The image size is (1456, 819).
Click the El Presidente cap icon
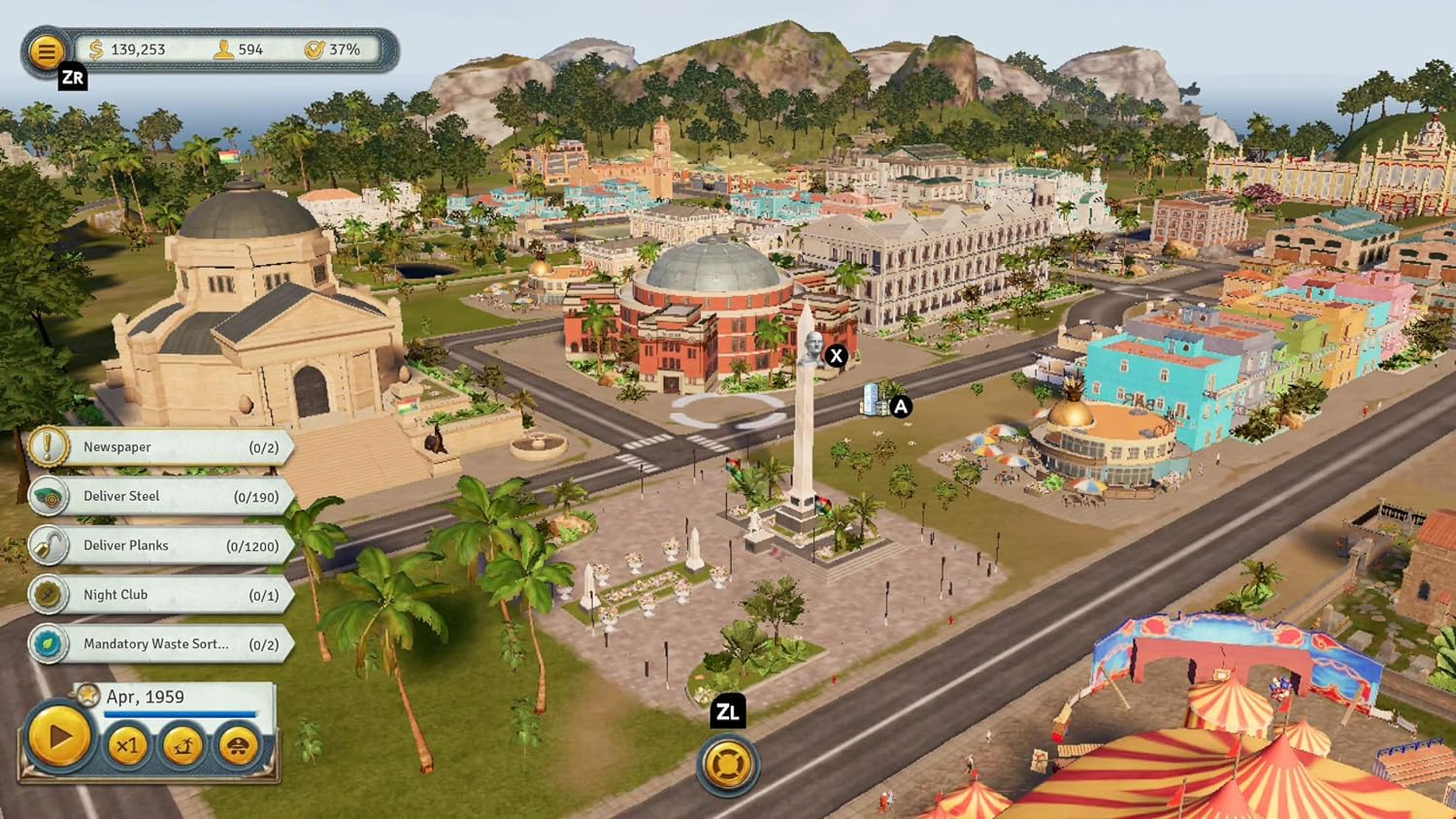[x=239, y=746]
